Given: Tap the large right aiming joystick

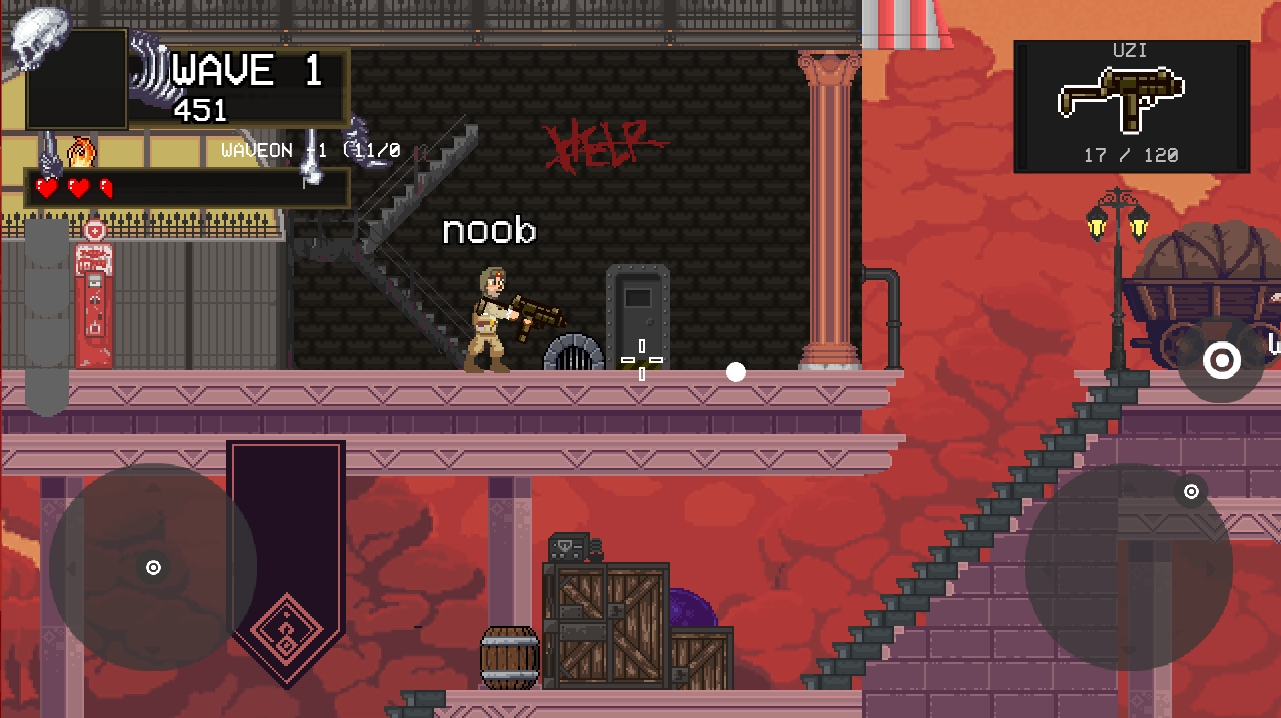Looking at the screenshot, I should 1128,567.
